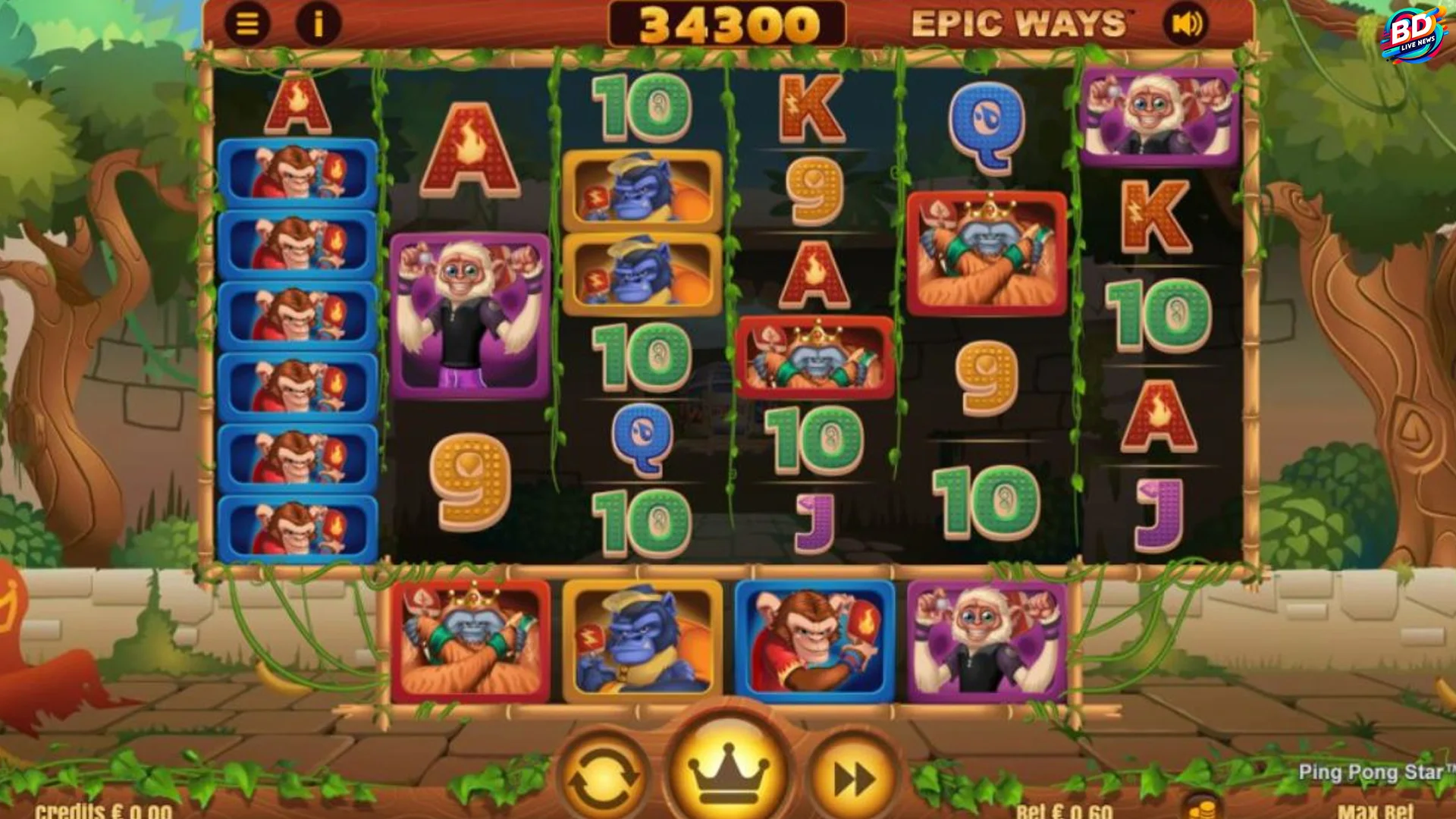Open the hamburger menu
This screenshot has width=1456, height=819.
pos(247,24)
